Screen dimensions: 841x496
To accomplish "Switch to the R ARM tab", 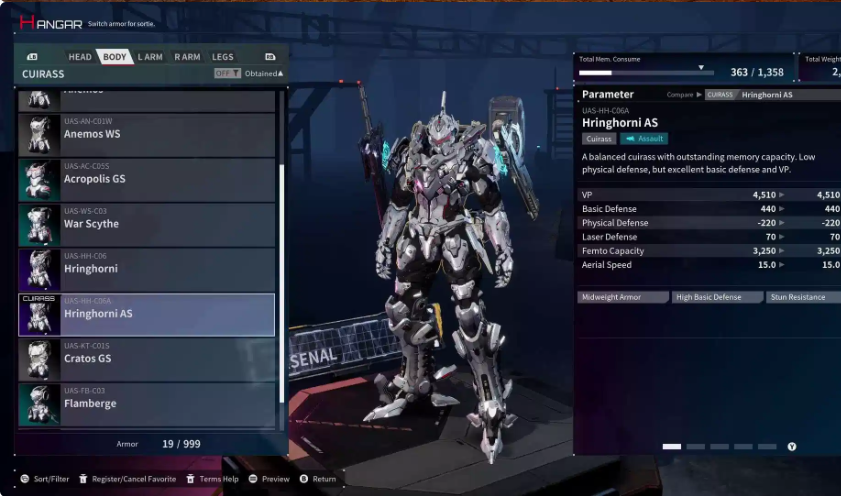I will coord(187,57).
